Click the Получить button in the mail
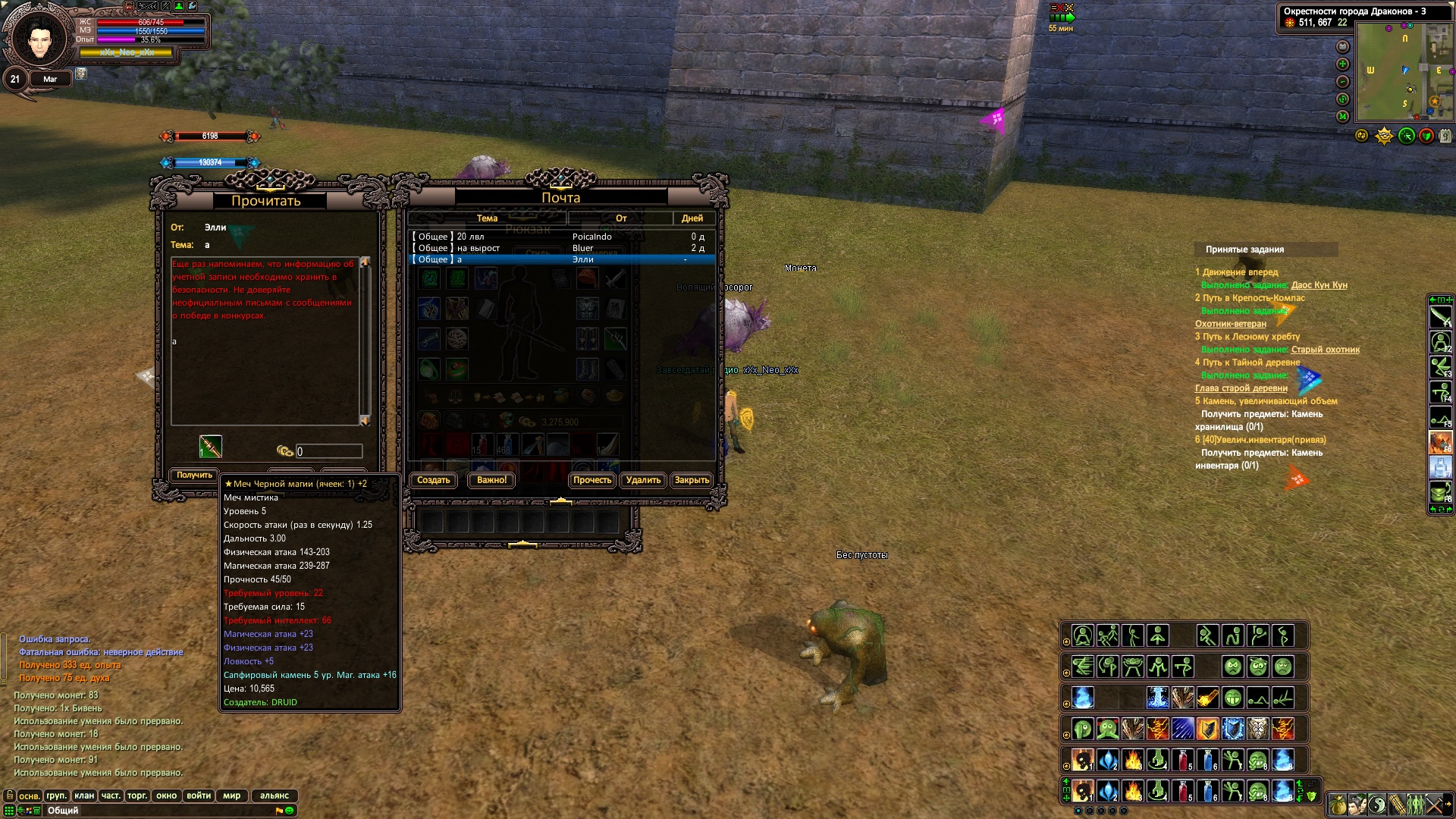 (194, 475)
